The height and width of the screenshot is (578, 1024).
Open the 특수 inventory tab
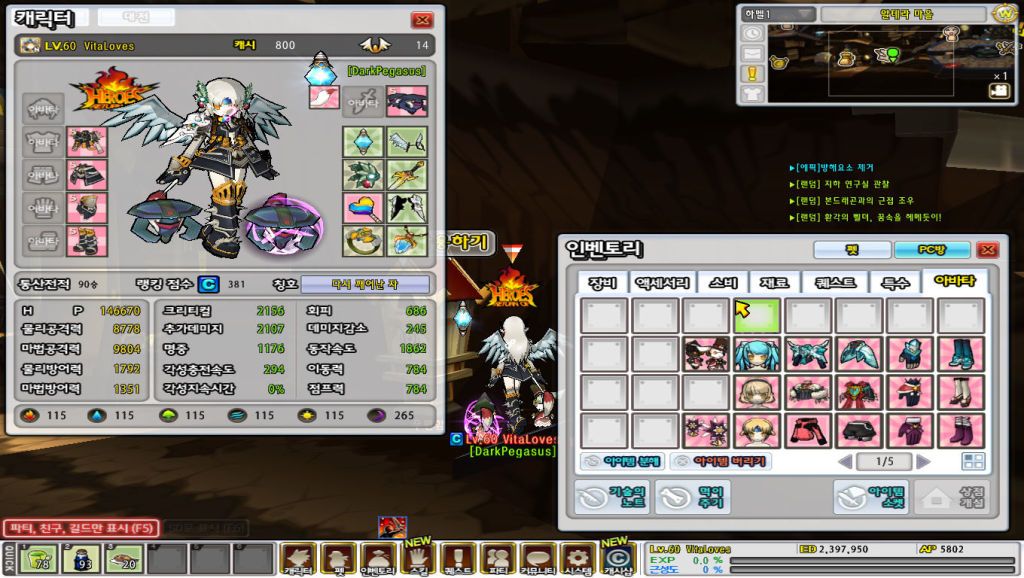coord(894,283)
